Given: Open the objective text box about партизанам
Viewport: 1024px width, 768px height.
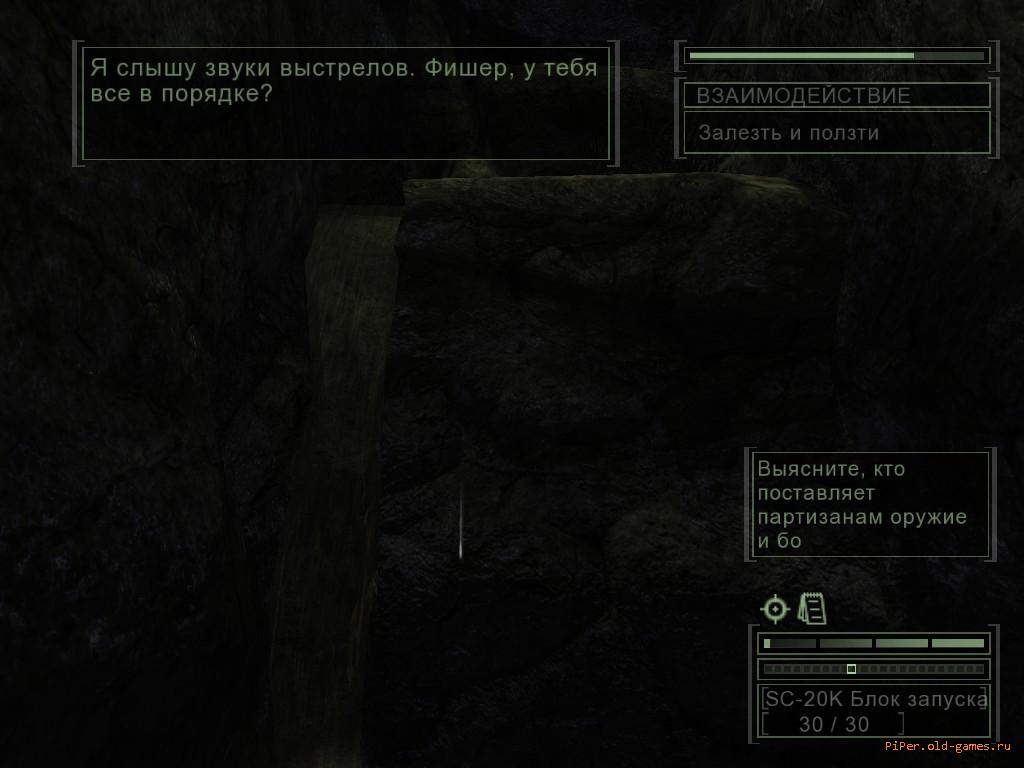Looking at the screenshot, I should (x=870, y=504).
